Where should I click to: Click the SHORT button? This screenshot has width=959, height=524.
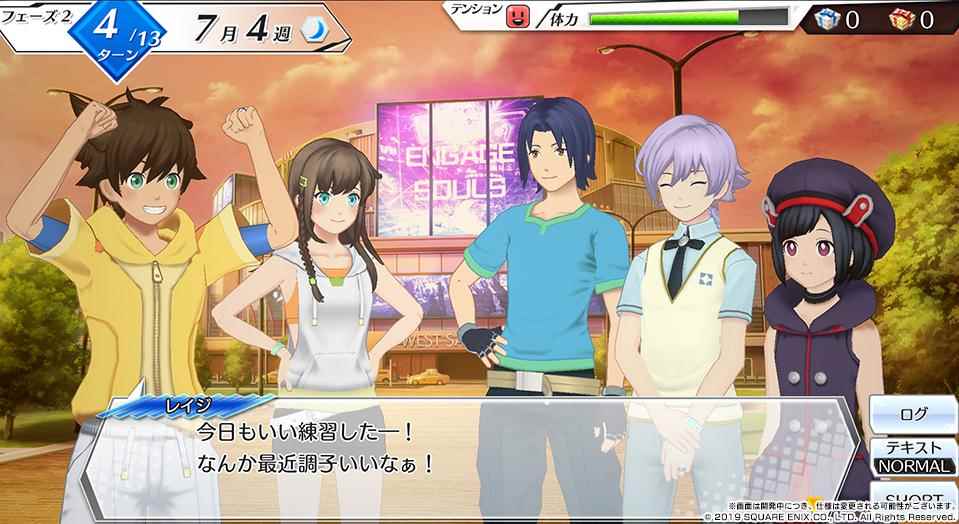913,499
